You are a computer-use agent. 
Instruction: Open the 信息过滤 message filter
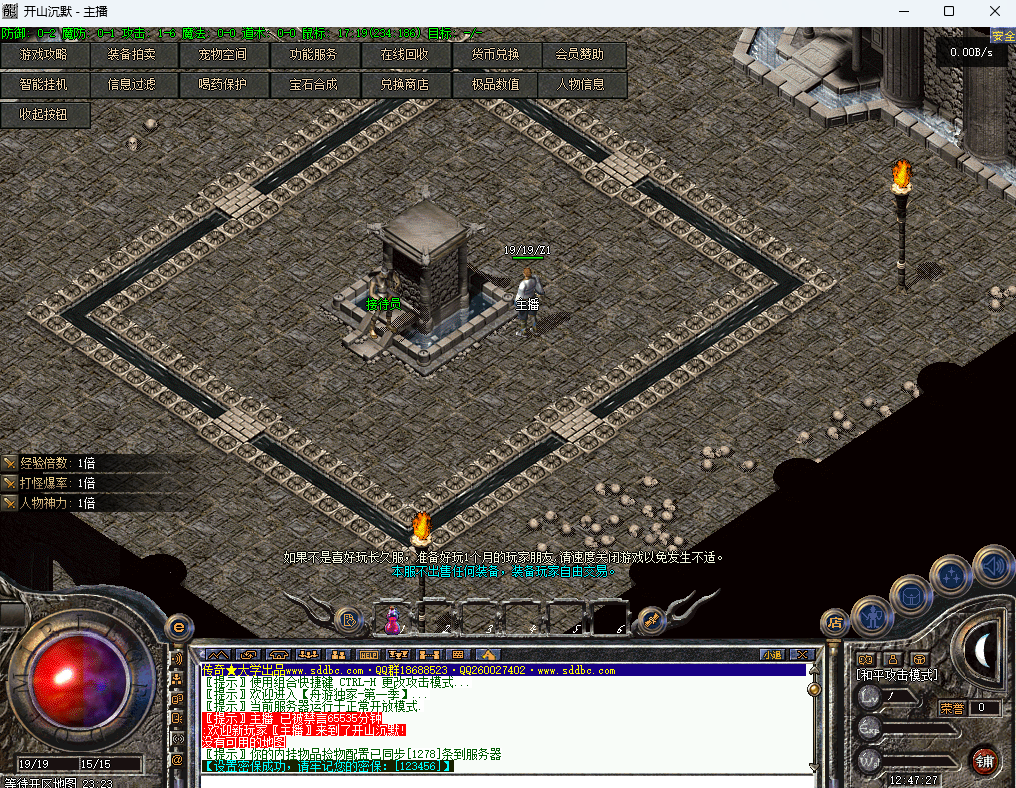[135, 85]
